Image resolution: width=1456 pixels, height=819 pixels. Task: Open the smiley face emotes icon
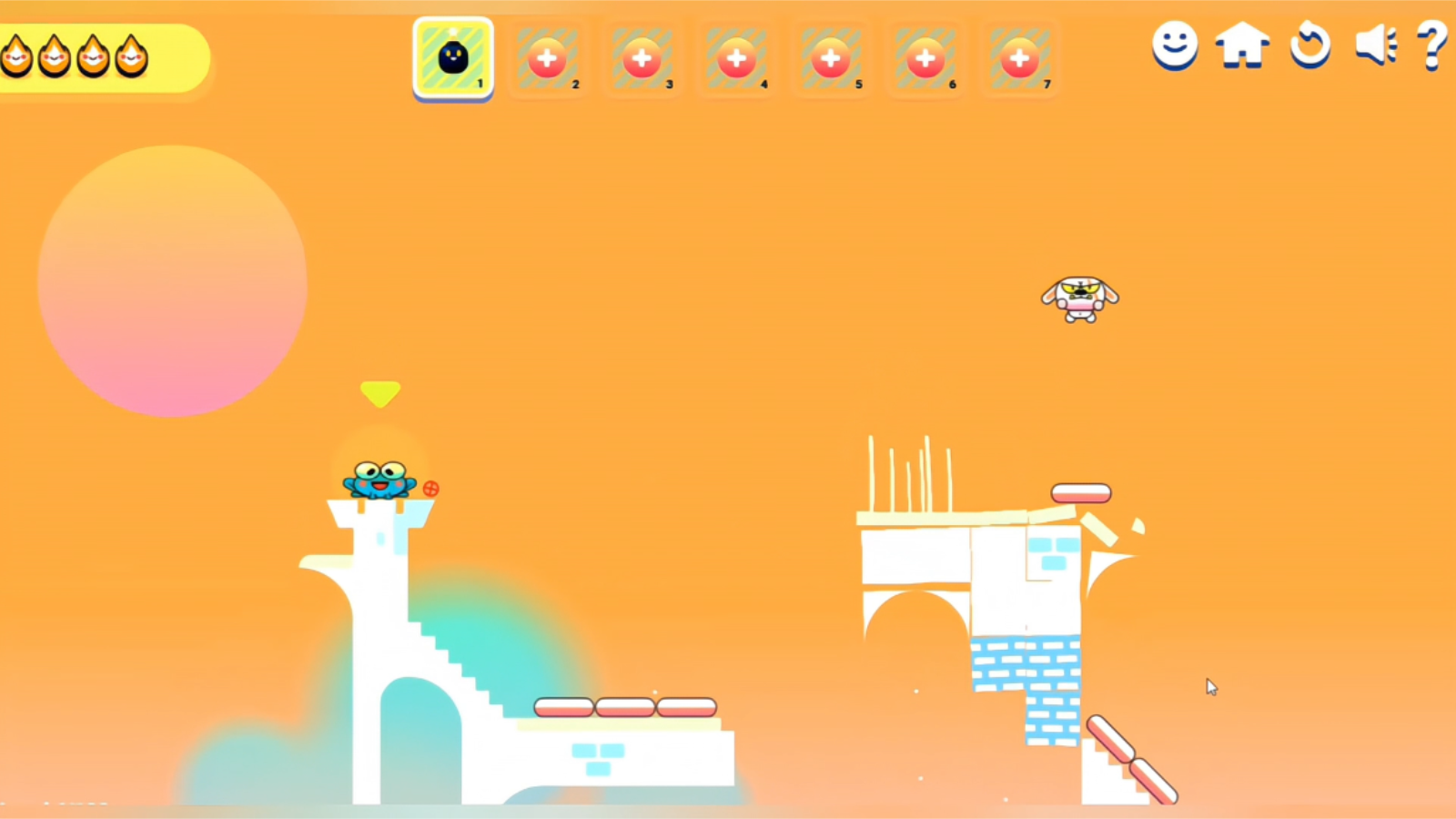[1173, 46]
